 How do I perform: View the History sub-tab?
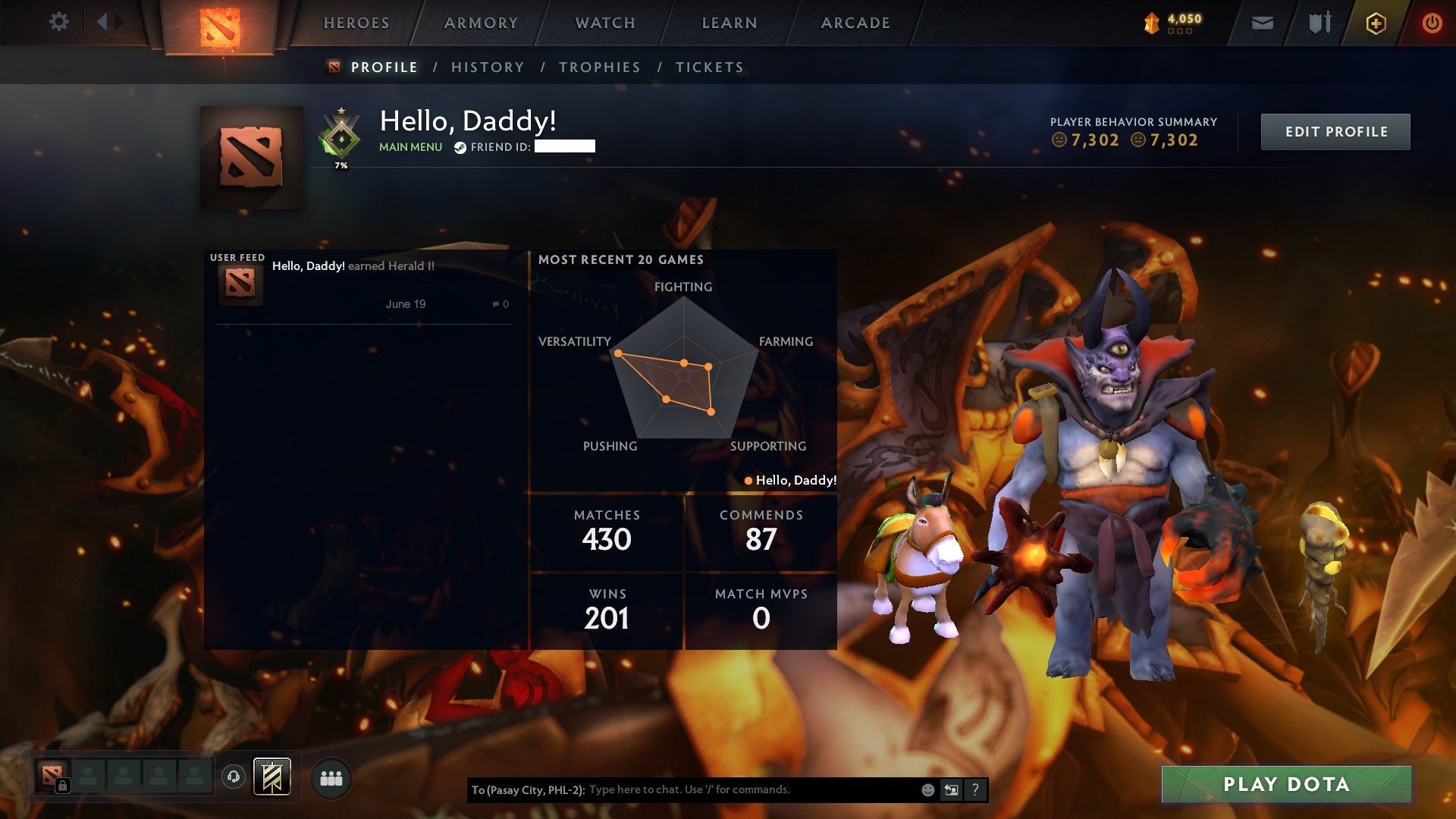click(488, 67)
